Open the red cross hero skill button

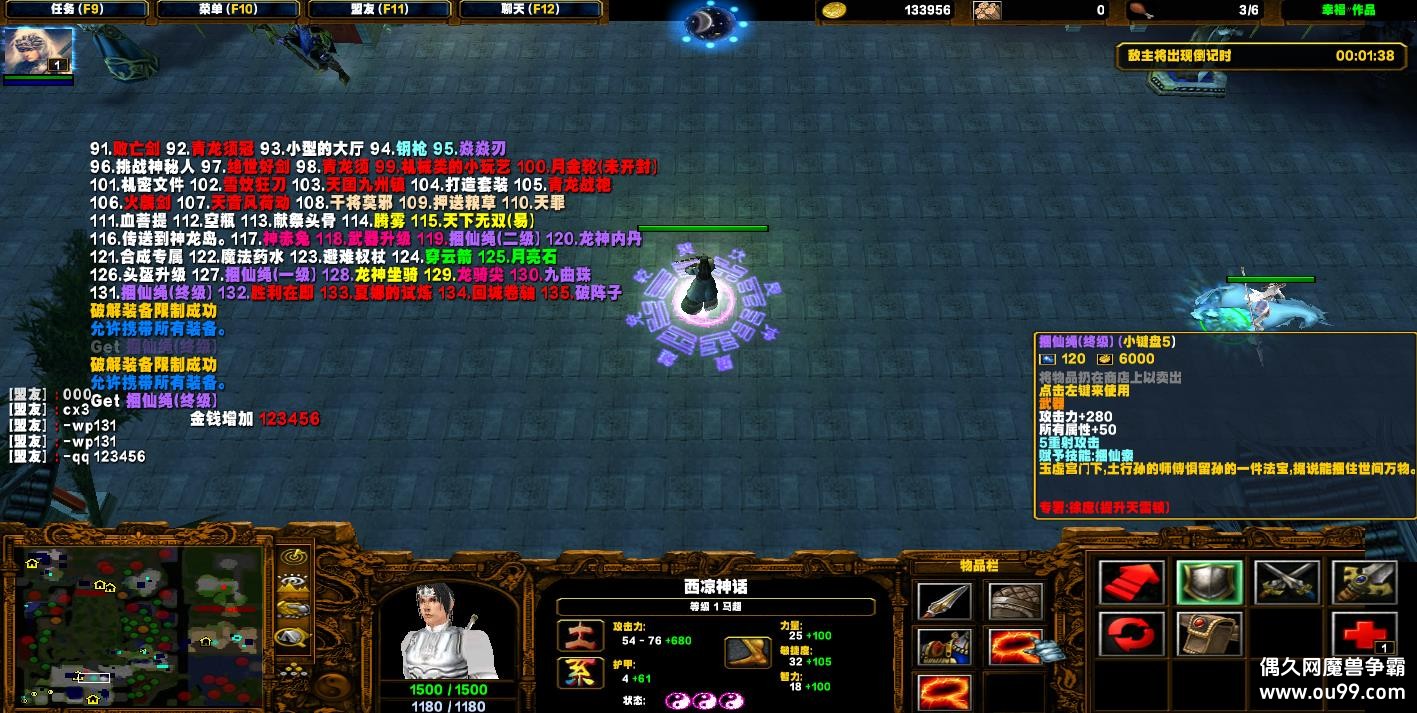1363,634
